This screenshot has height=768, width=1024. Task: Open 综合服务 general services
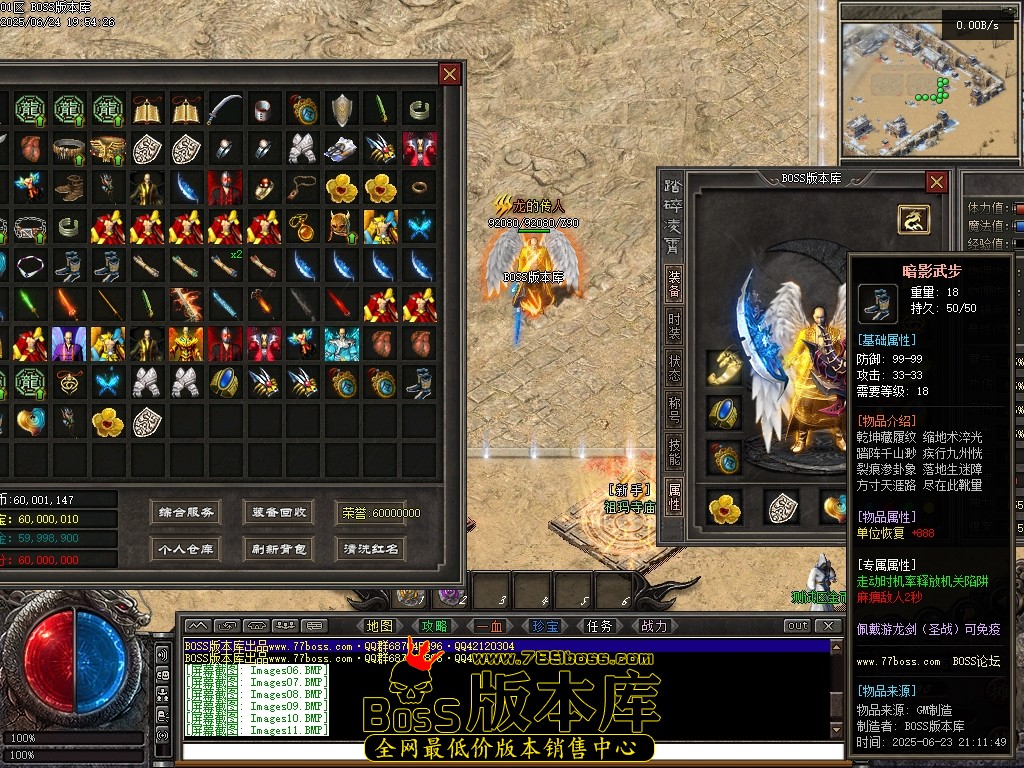(187, 513)
